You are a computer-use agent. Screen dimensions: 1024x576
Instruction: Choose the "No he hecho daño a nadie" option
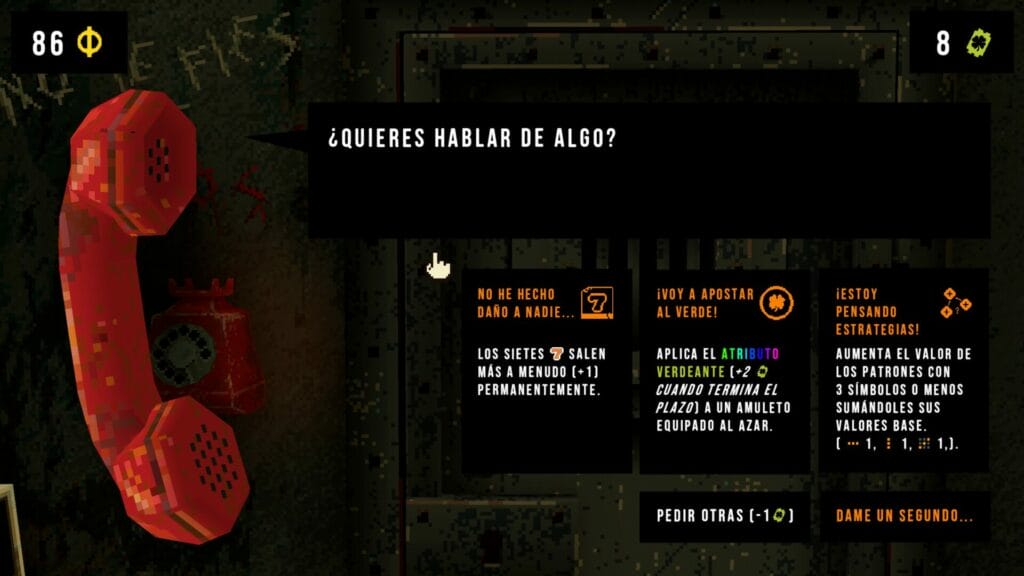546,370
